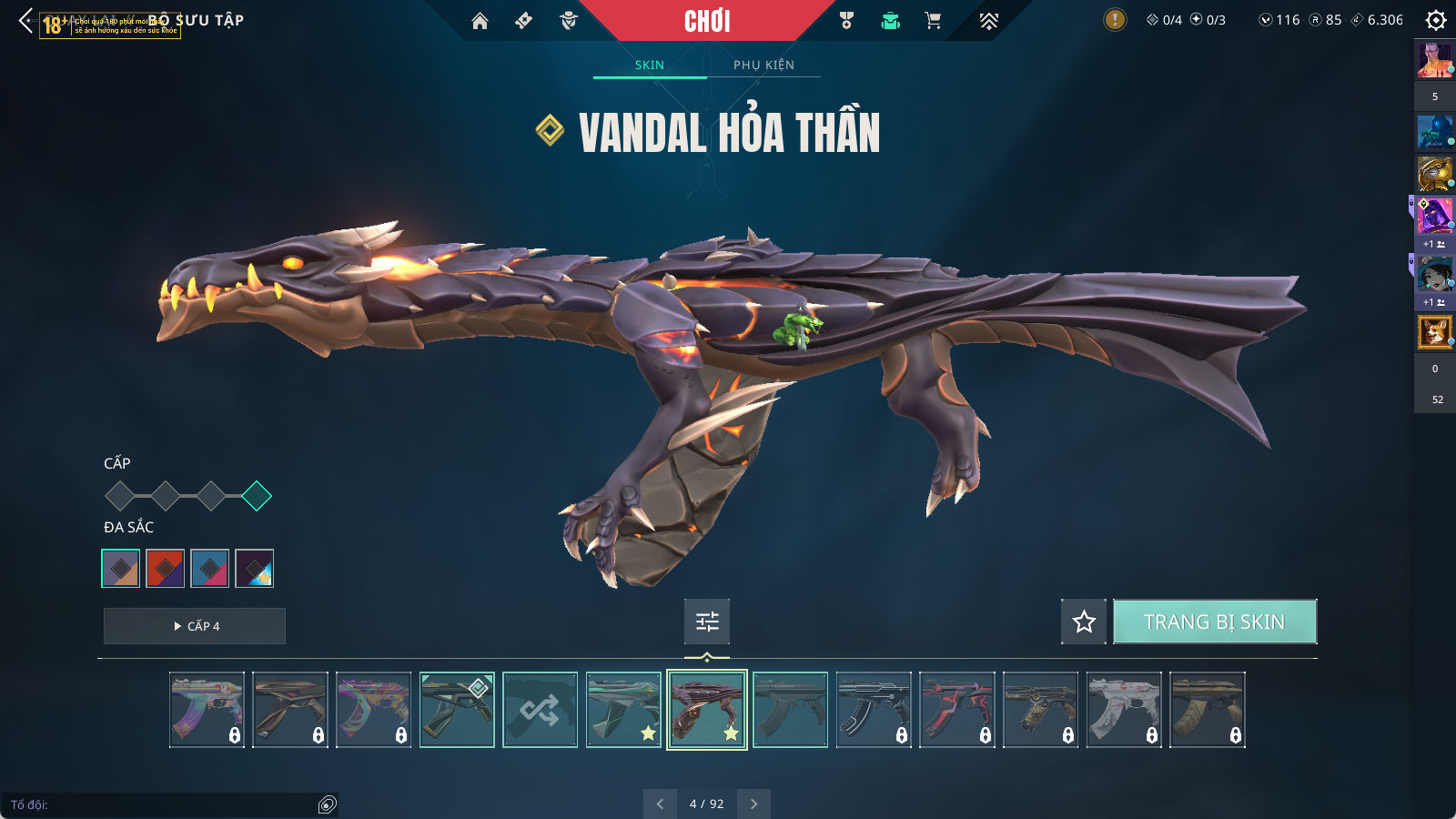The height and width of the screenshot is (819, 1456).
Task: Click the Tổ đội party chat box
Action: pyautogui.click(x=164, y=804)
